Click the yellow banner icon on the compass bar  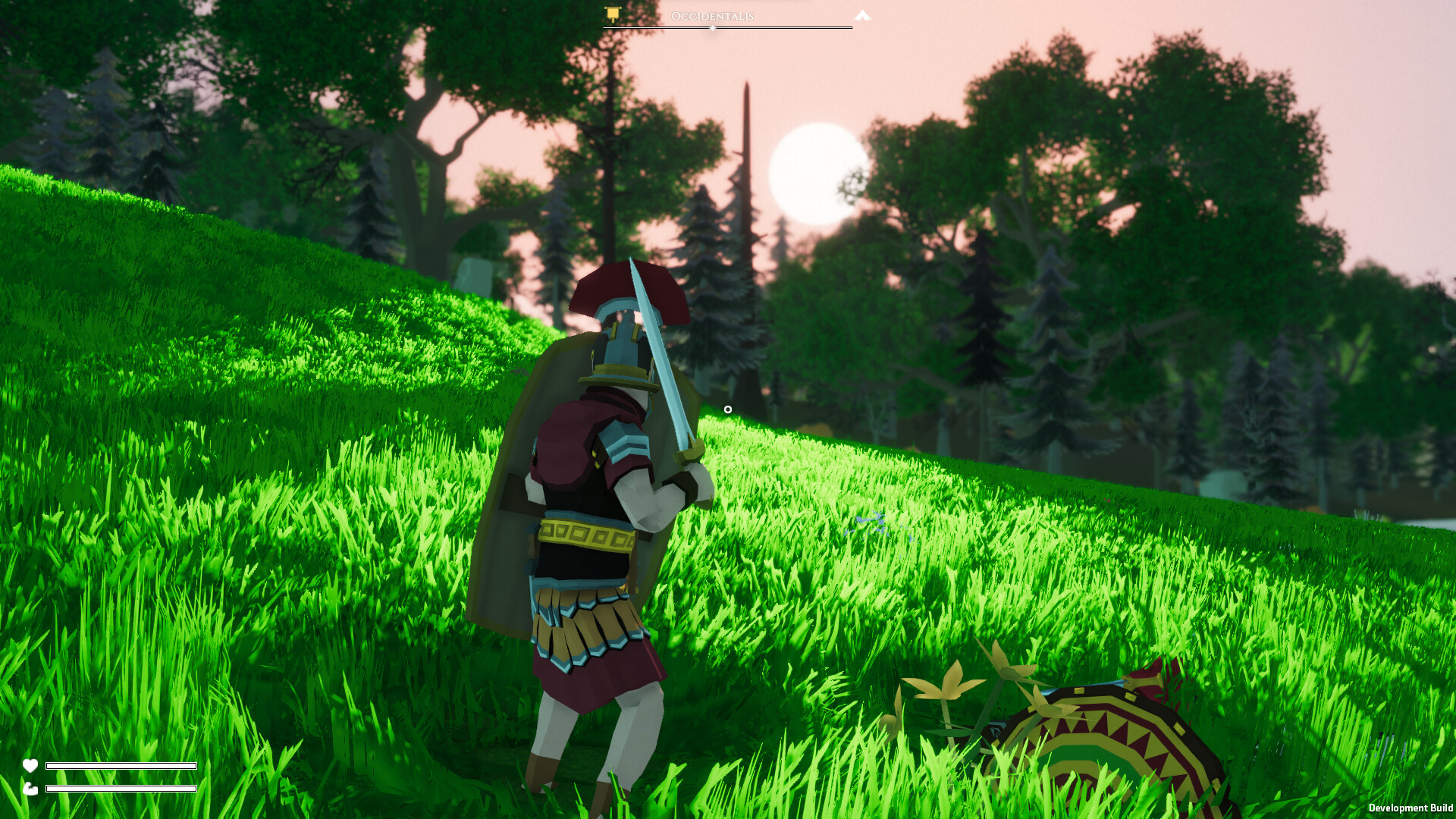[613, 14]
